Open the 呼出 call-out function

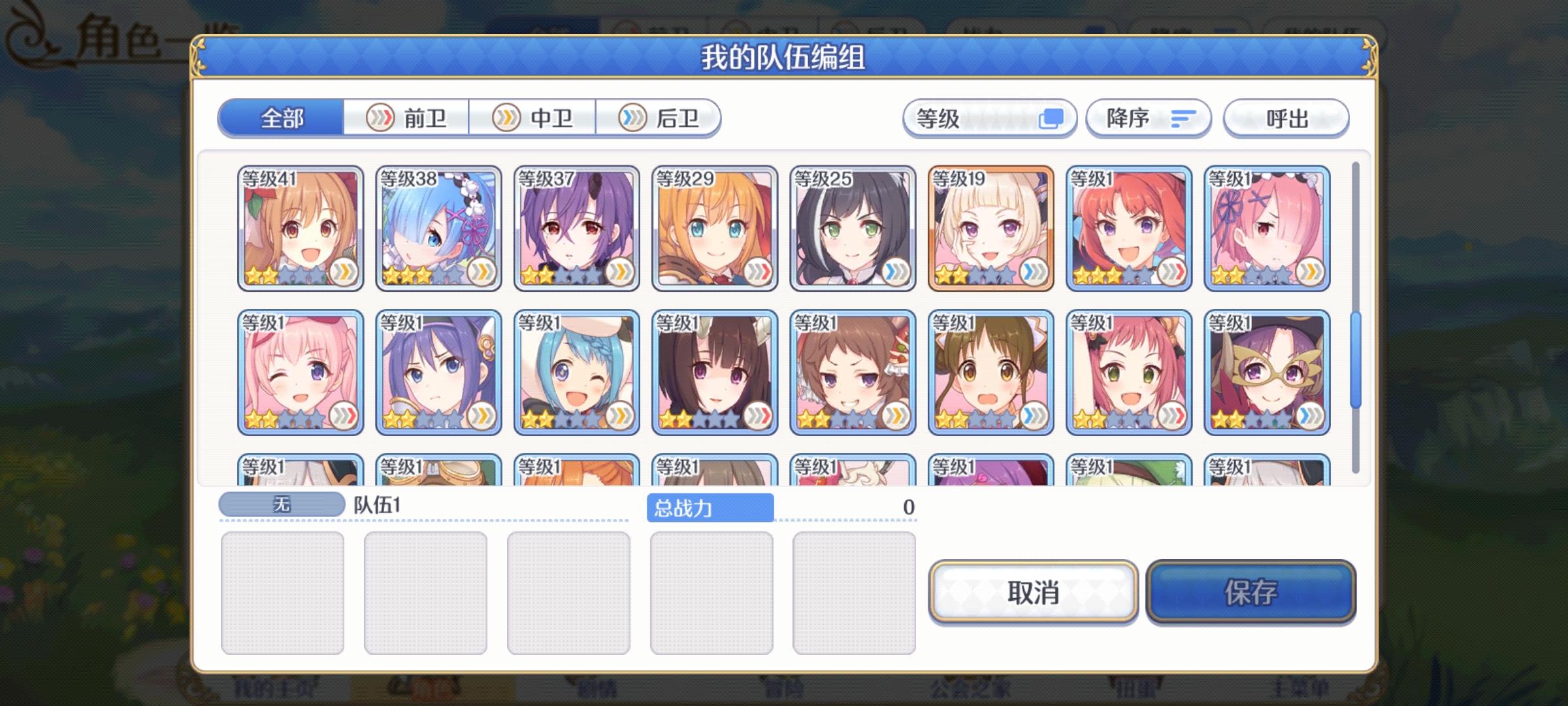(x=1284, y=118)
